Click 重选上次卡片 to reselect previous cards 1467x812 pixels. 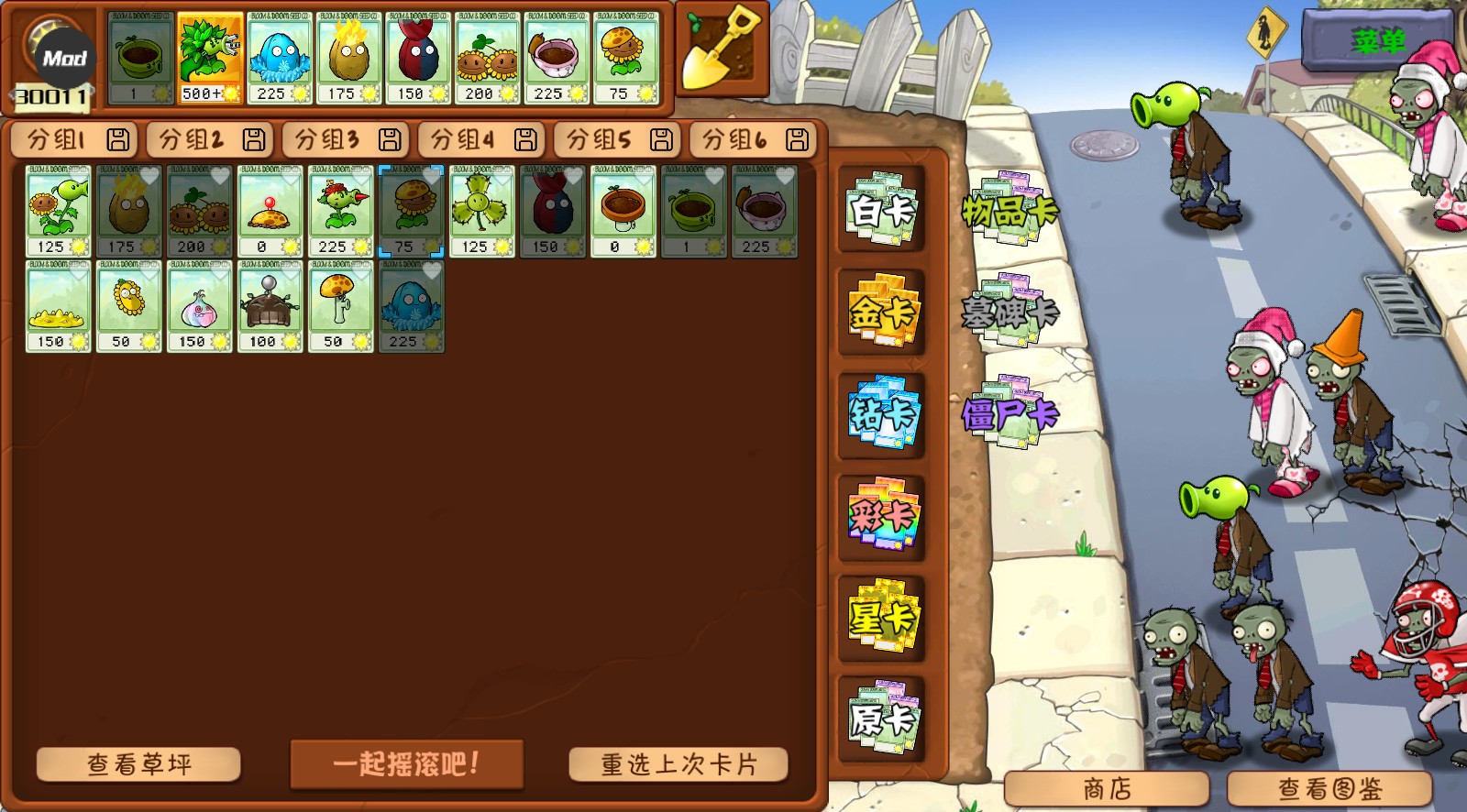point(679,763)
